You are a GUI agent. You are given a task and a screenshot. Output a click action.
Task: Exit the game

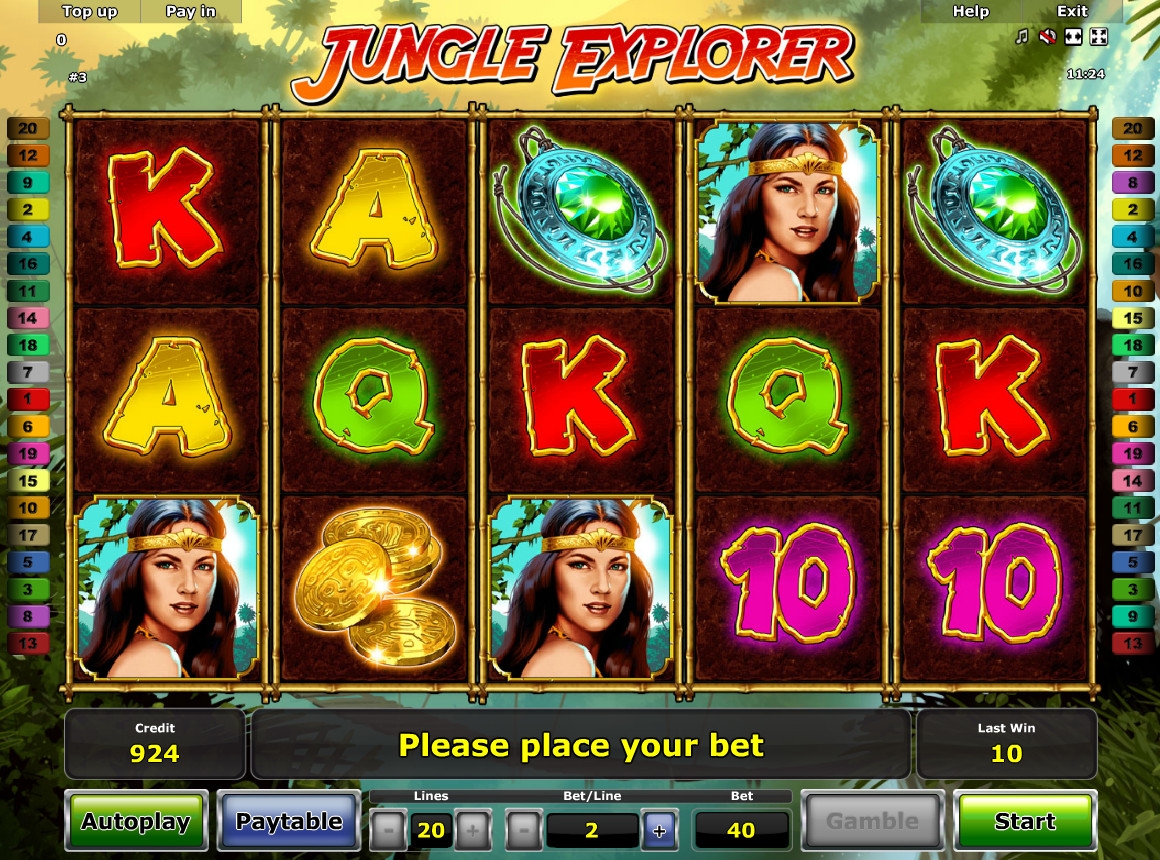pyautogui.click(x=1072, y=11)
